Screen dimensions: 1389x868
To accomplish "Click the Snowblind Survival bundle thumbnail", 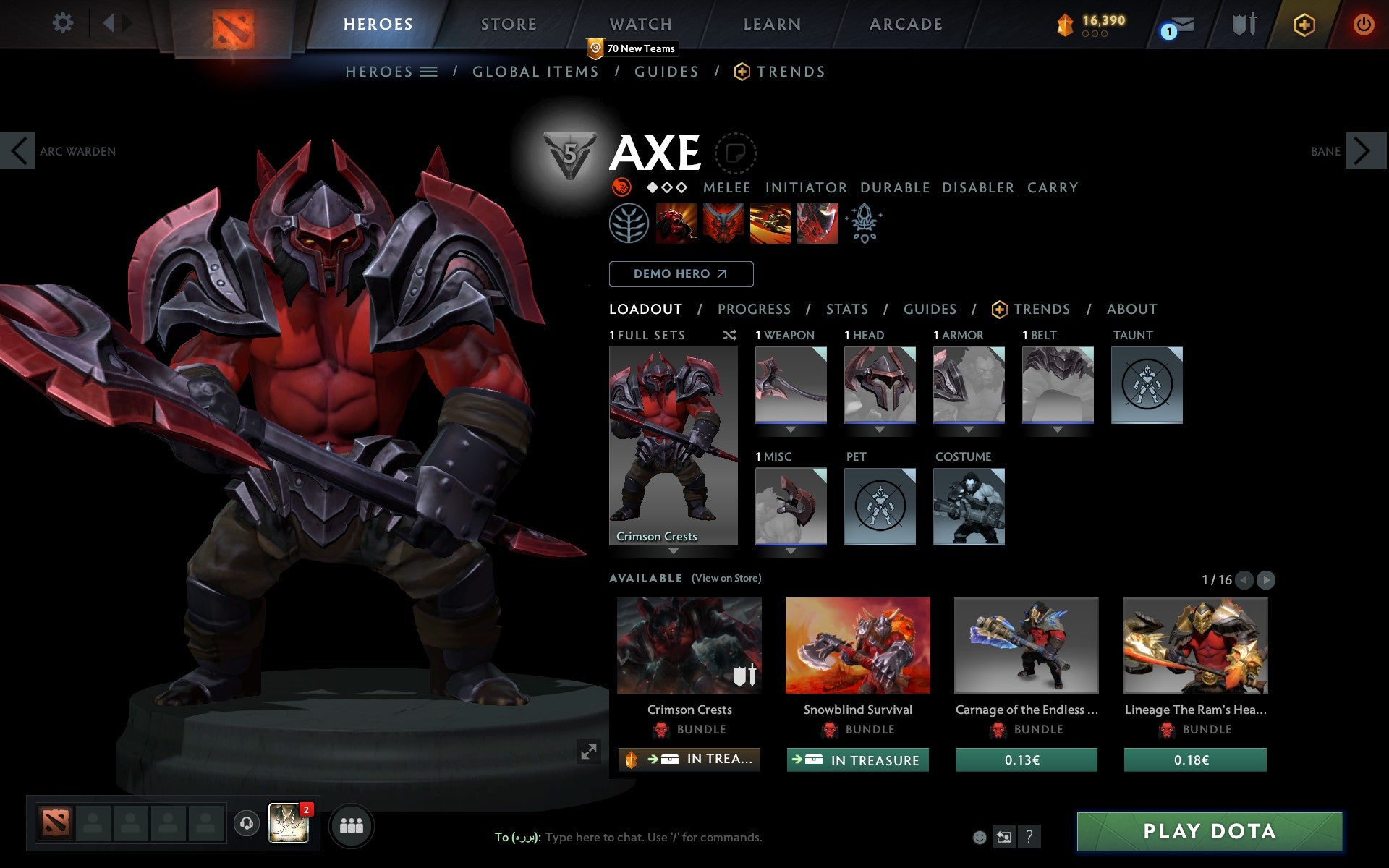I will point(858,646).
